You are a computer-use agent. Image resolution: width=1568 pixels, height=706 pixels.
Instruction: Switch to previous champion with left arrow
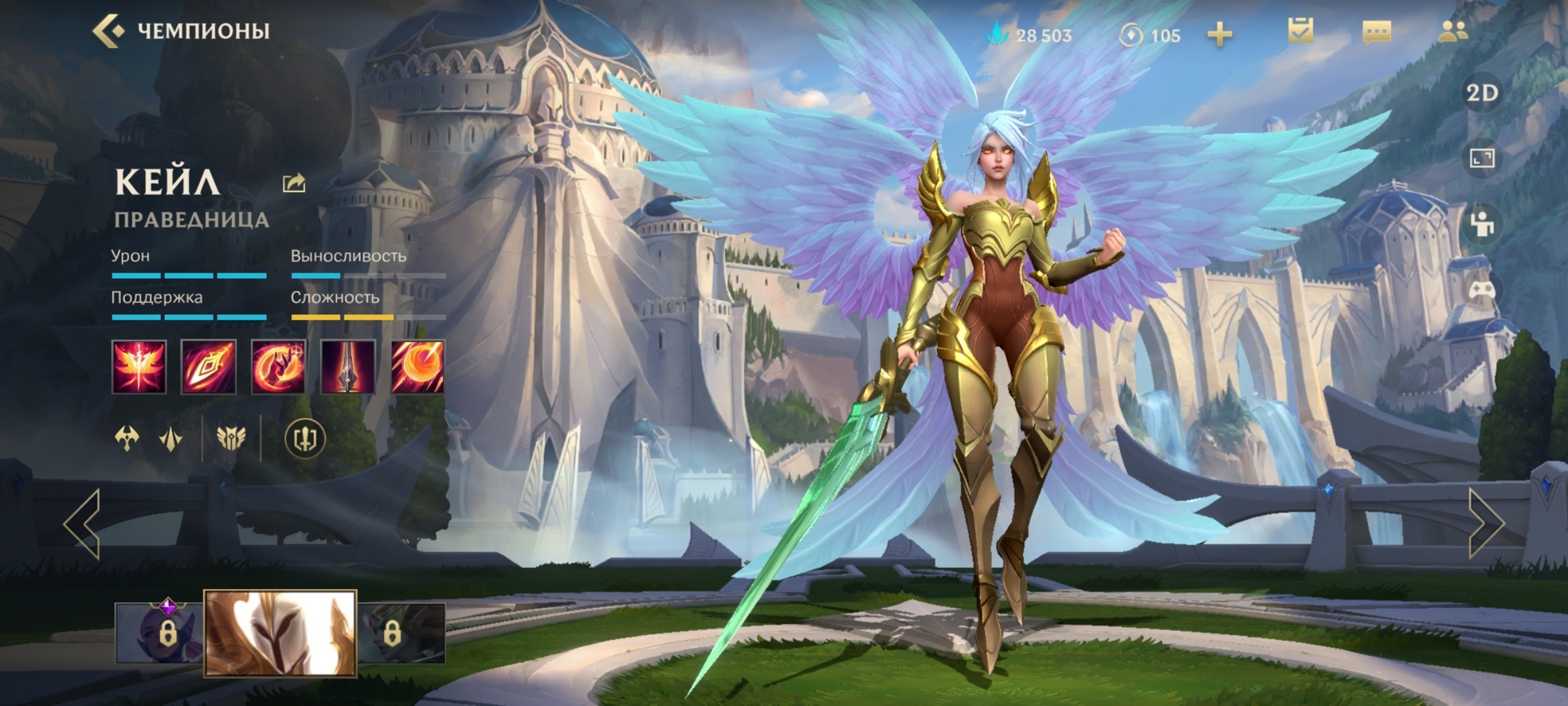pyautogui.click(x=83, y=524)
